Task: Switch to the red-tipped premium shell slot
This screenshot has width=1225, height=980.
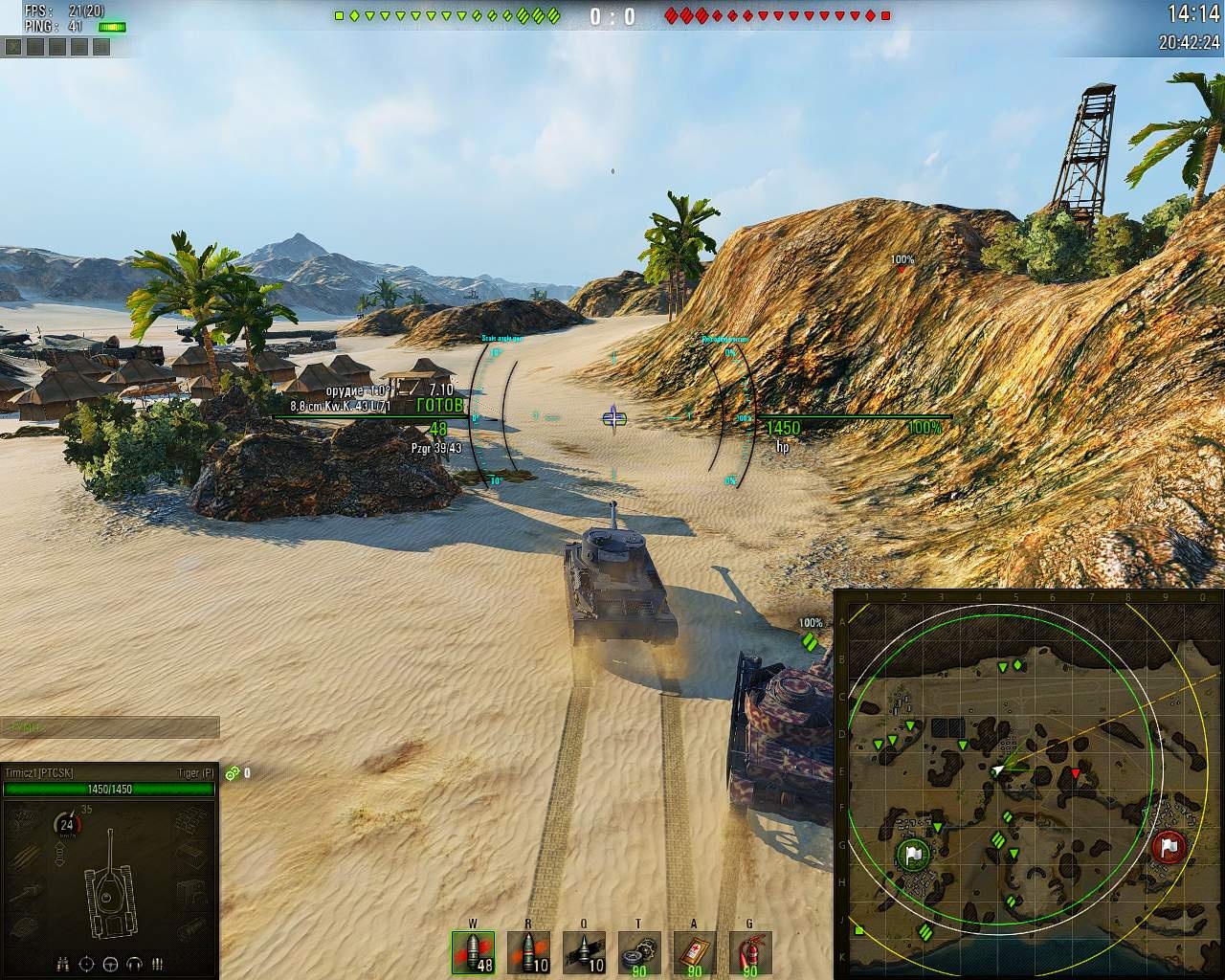Action: [528, 952]
